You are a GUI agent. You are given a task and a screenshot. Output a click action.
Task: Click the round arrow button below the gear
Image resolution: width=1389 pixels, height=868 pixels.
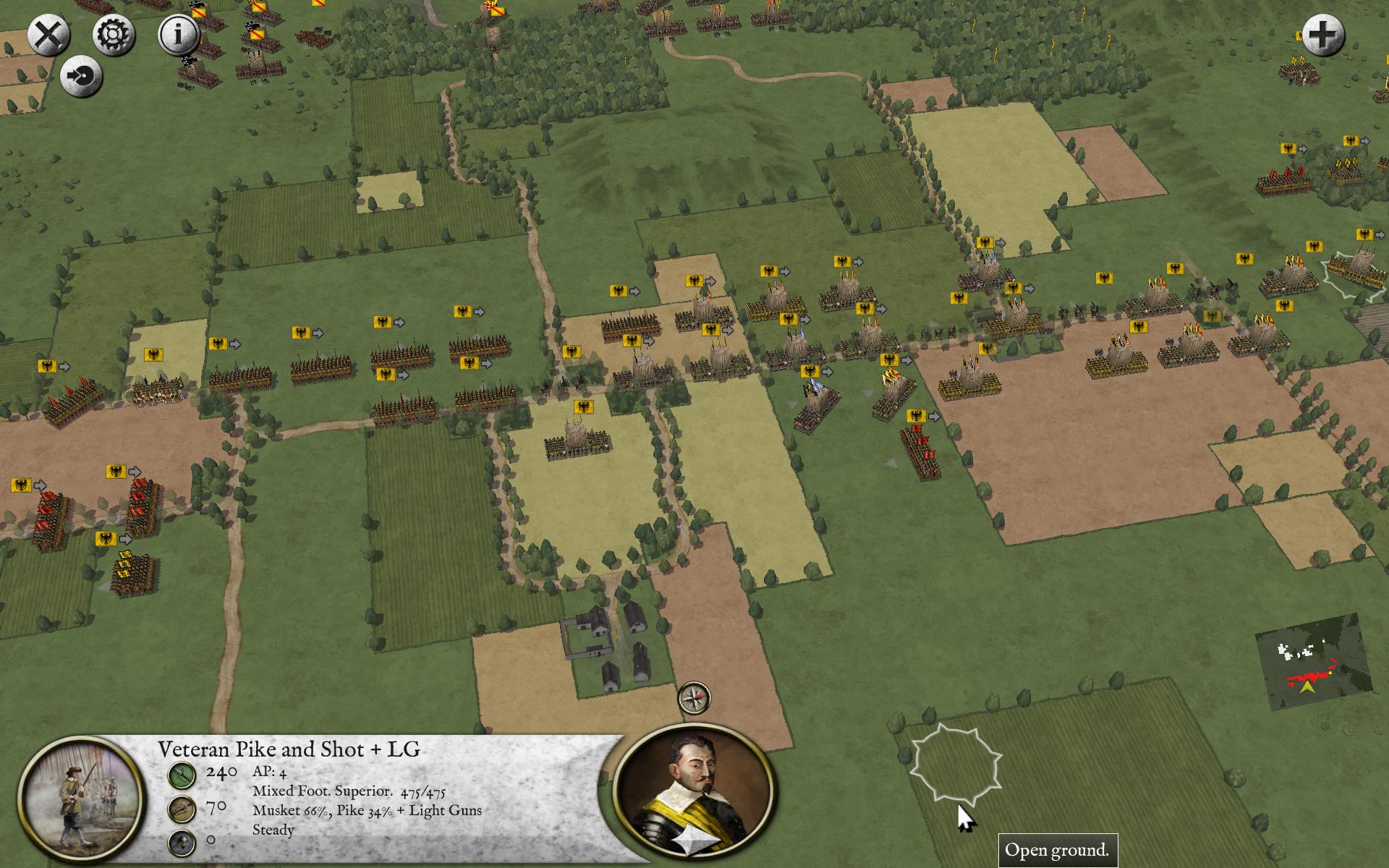[x=81, y=76]
